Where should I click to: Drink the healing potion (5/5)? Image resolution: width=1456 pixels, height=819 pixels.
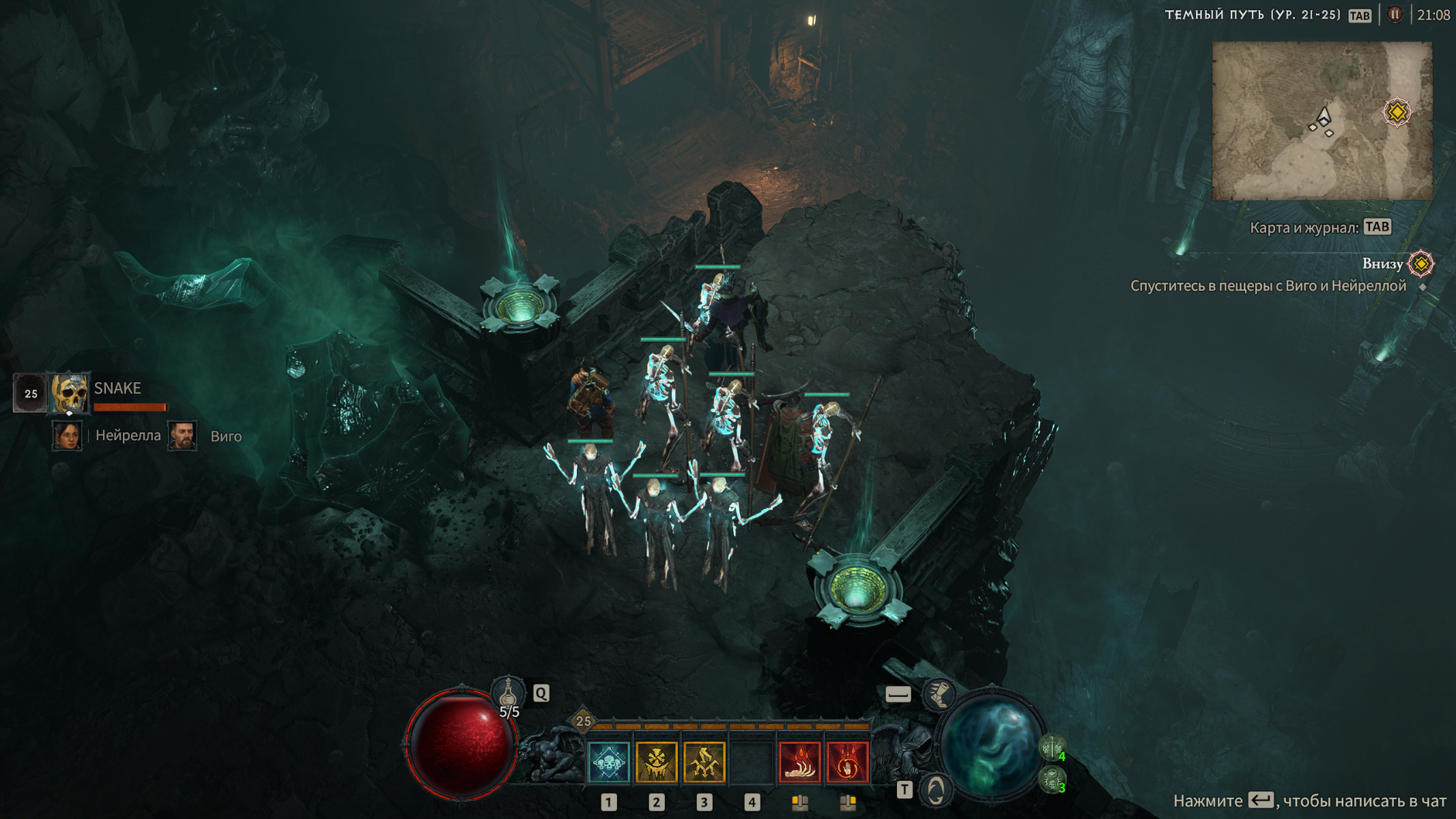coord(508,695)
